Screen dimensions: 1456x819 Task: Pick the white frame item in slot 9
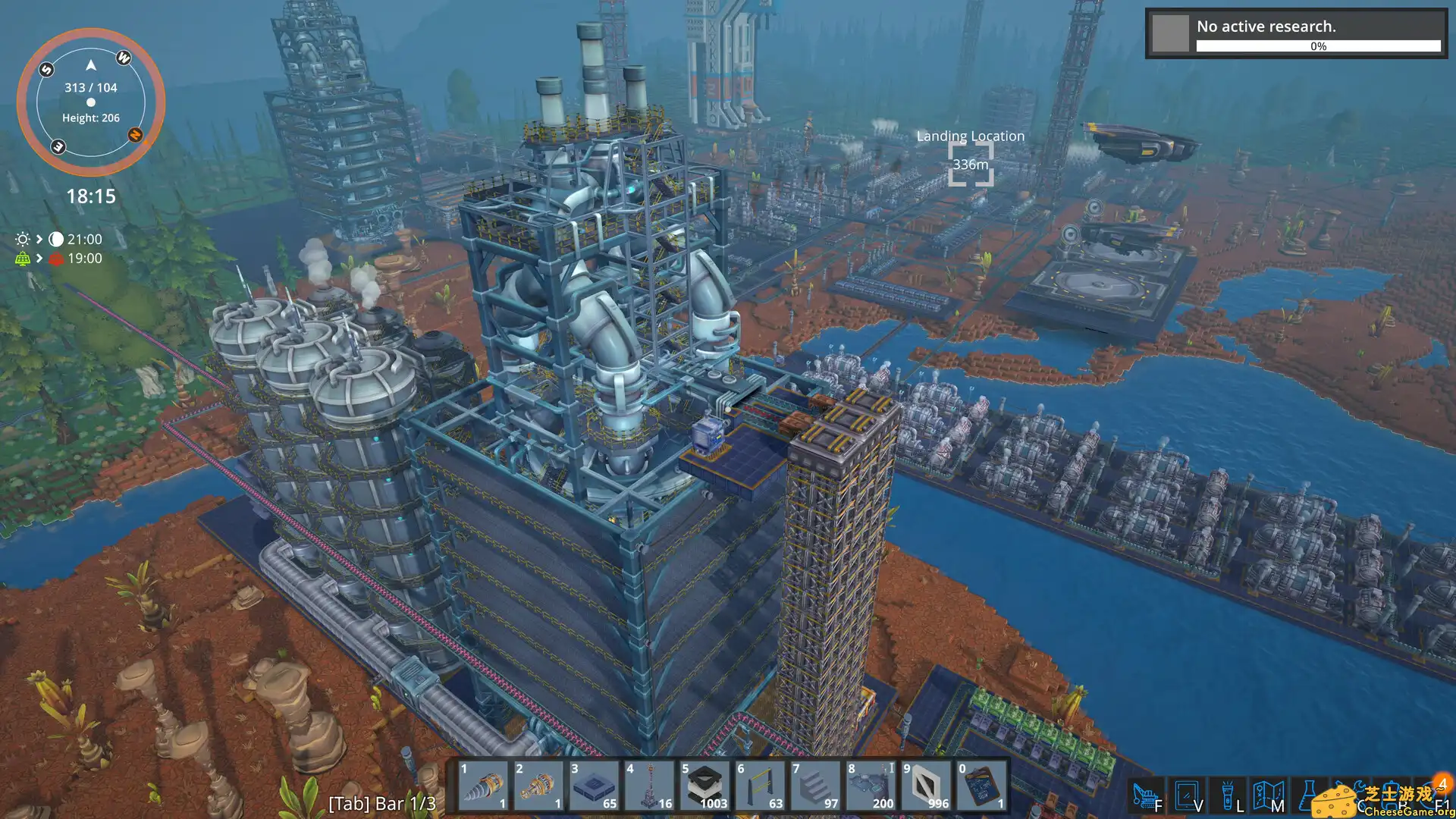(926, 786)
